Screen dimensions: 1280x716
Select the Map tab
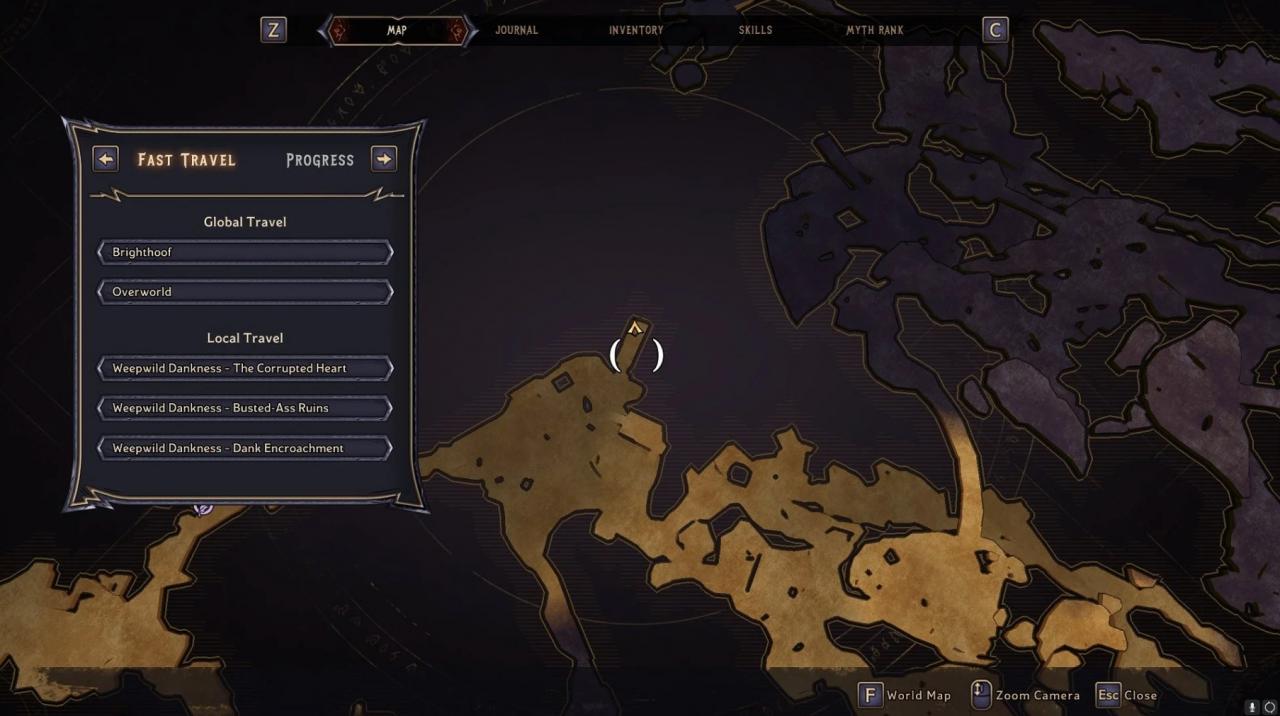point(397,30)
